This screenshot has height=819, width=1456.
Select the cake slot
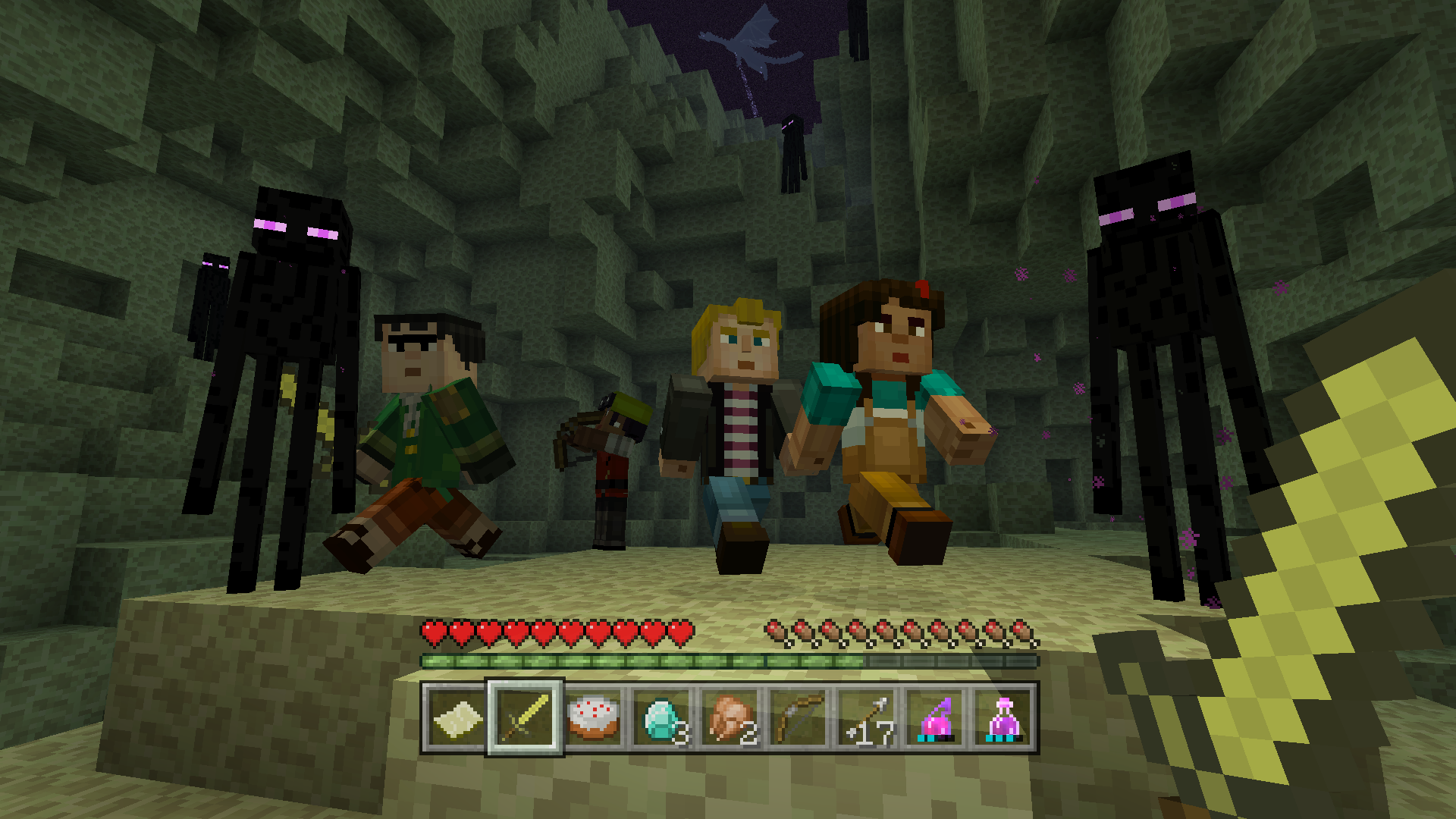[593, 718]
